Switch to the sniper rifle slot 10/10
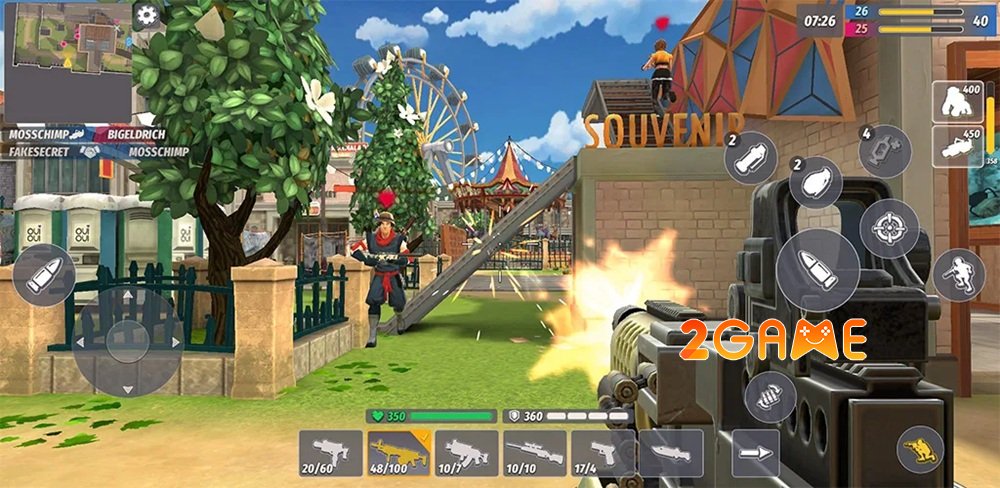Viewport: 1000px width, 488px height. (x=534, y=453)
